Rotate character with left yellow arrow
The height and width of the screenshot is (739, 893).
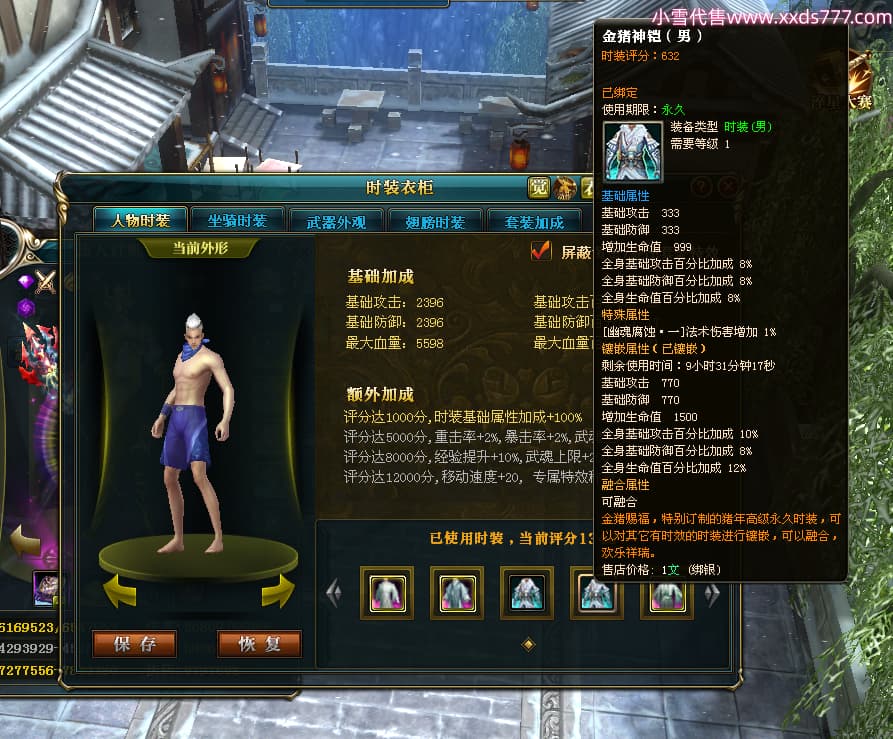(x=120, y=590)
